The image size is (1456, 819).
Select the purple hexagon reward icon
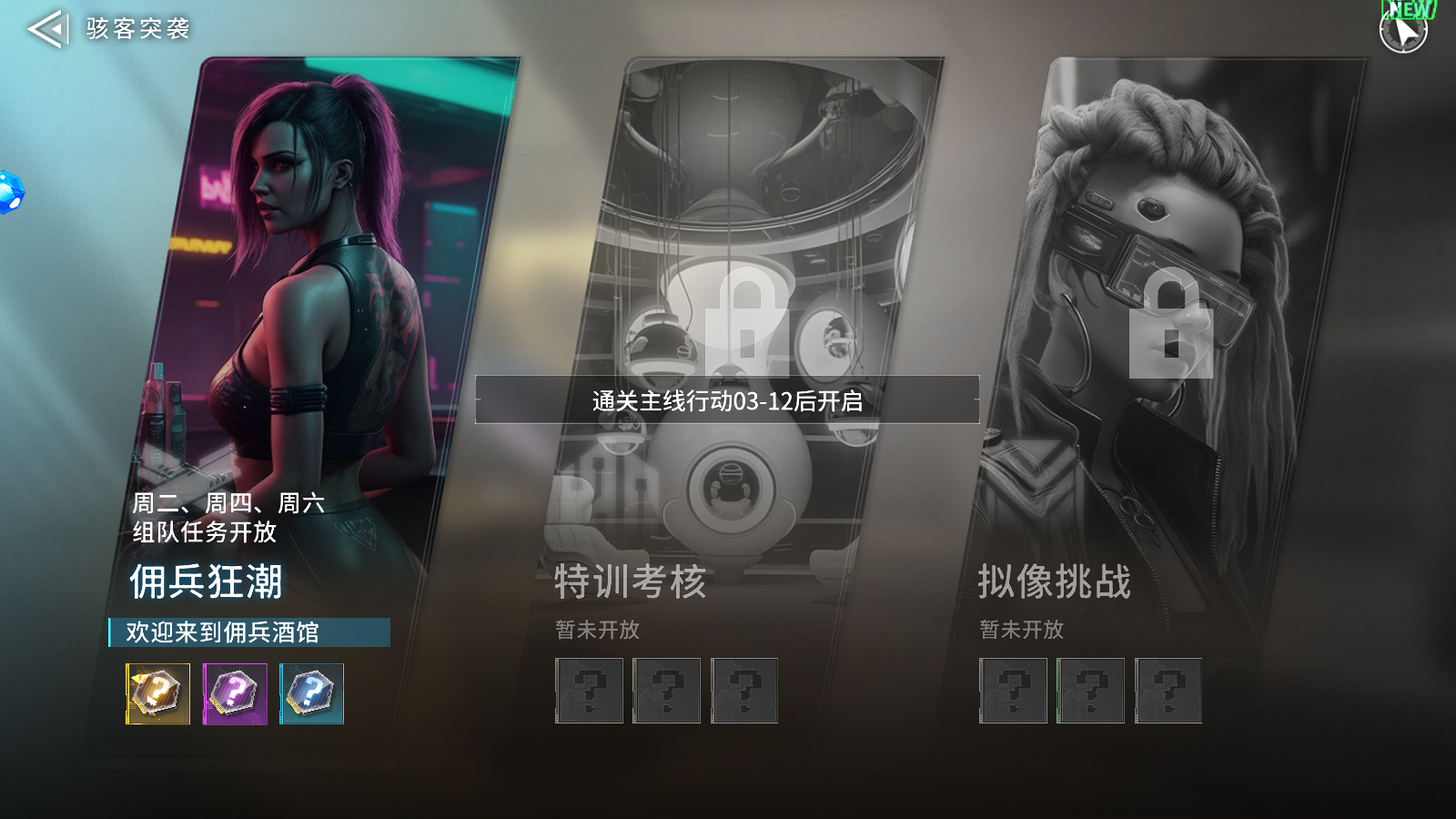click(x=233, y=693)
